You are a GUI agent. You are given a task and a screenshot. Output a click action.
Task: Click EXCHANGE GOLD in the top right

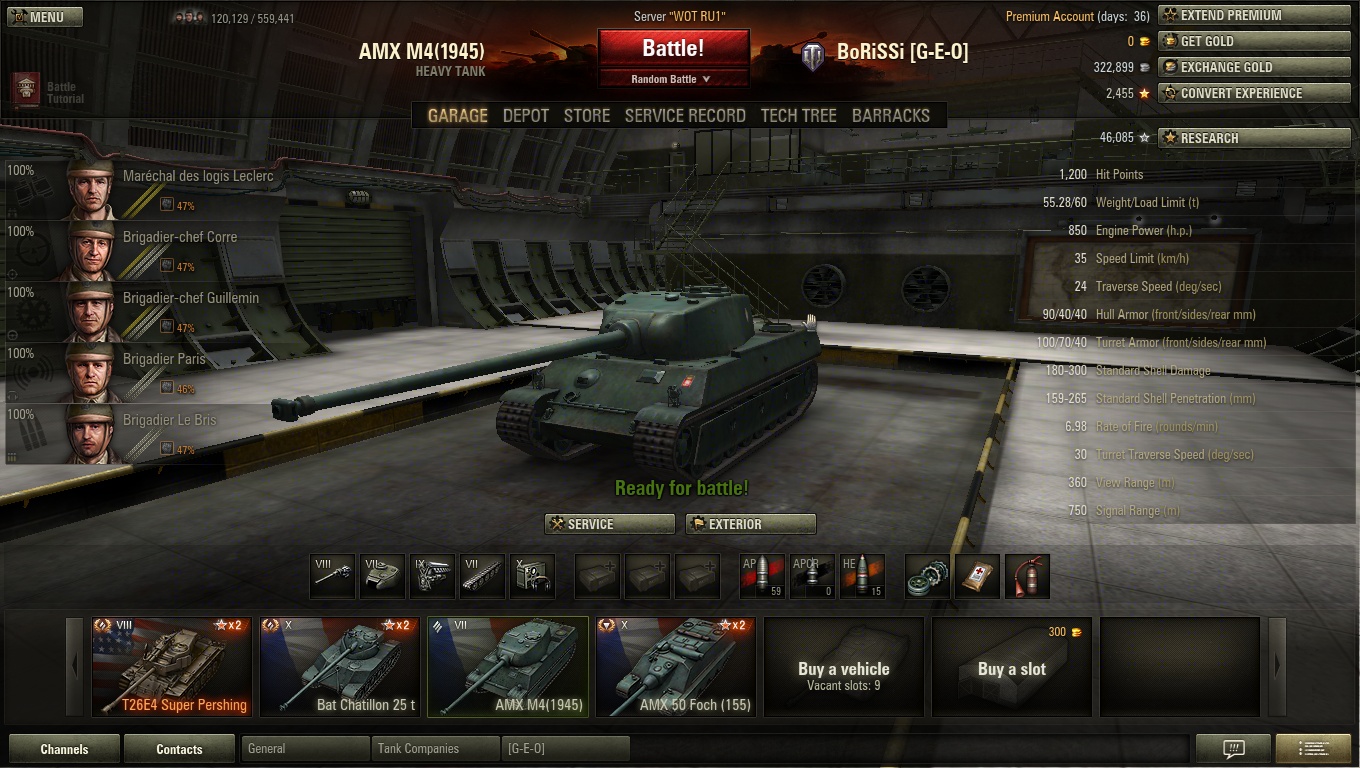pyautogui.click(x=1253, y=67)
